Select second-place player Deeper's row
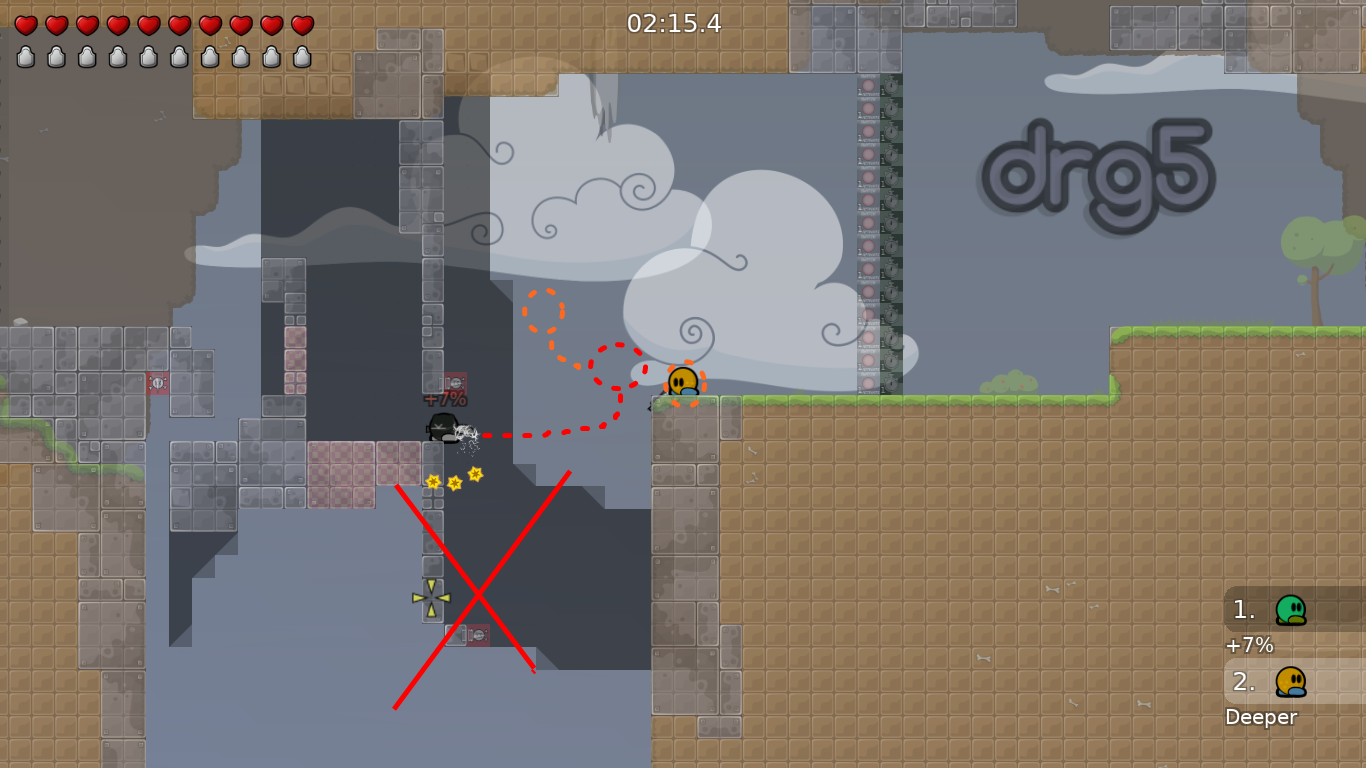 [1292, 681]
